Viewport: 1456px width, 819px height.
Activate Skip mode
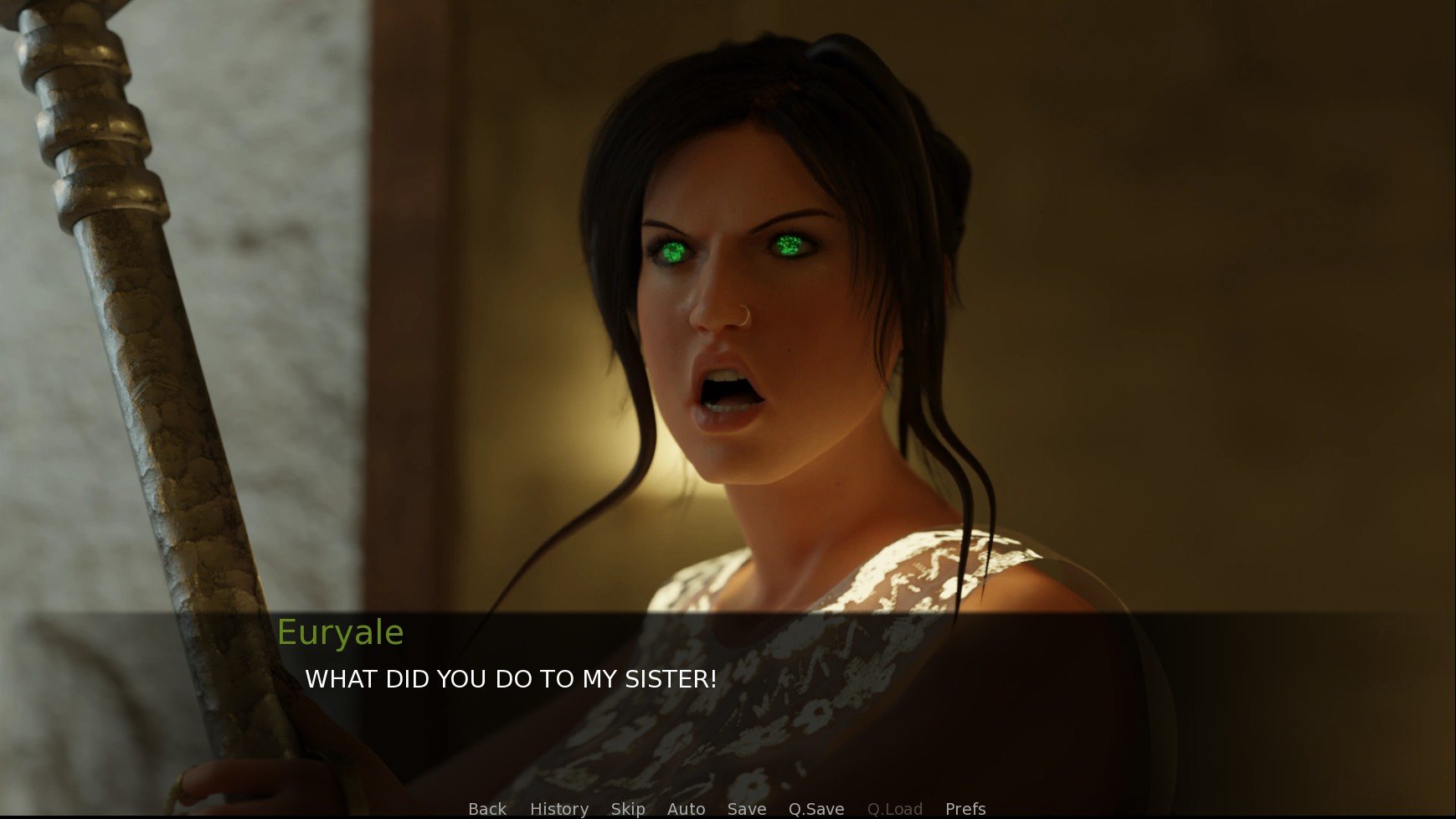click(628, 809)
